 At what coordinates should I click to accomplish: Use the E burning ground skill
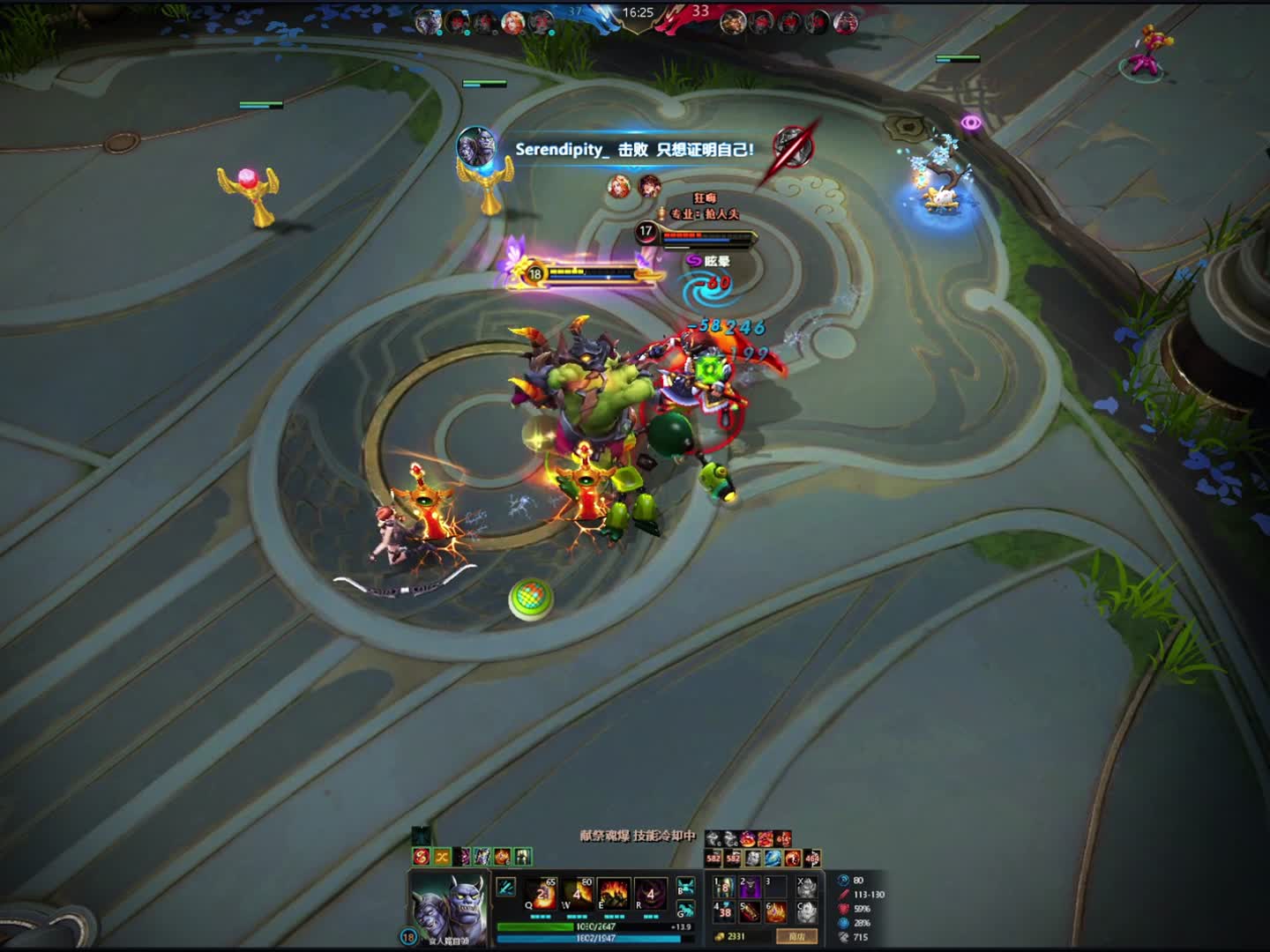[x=615, y=894]
